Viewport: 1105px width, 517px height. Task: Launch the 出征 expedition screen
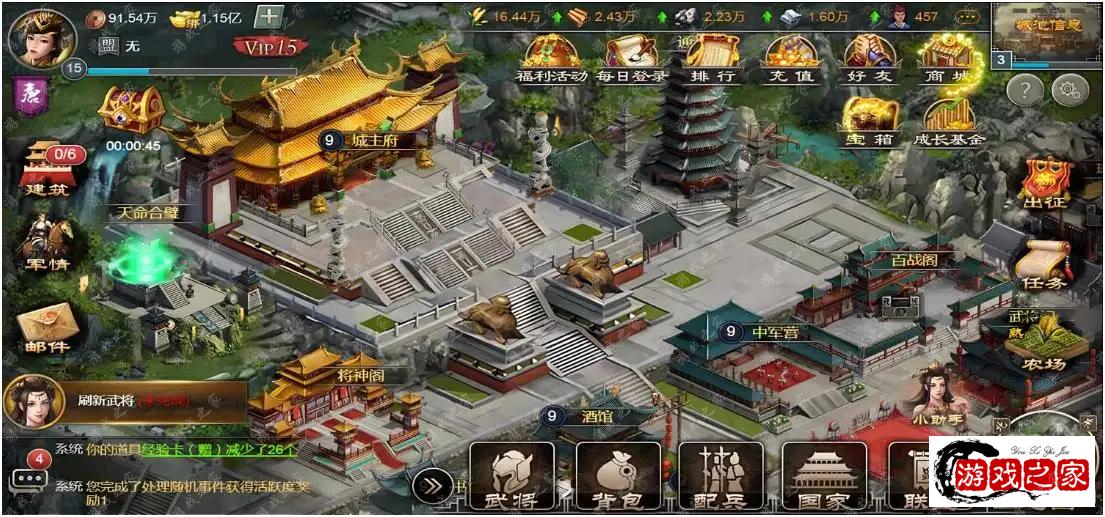click(x=1046, y=183)
